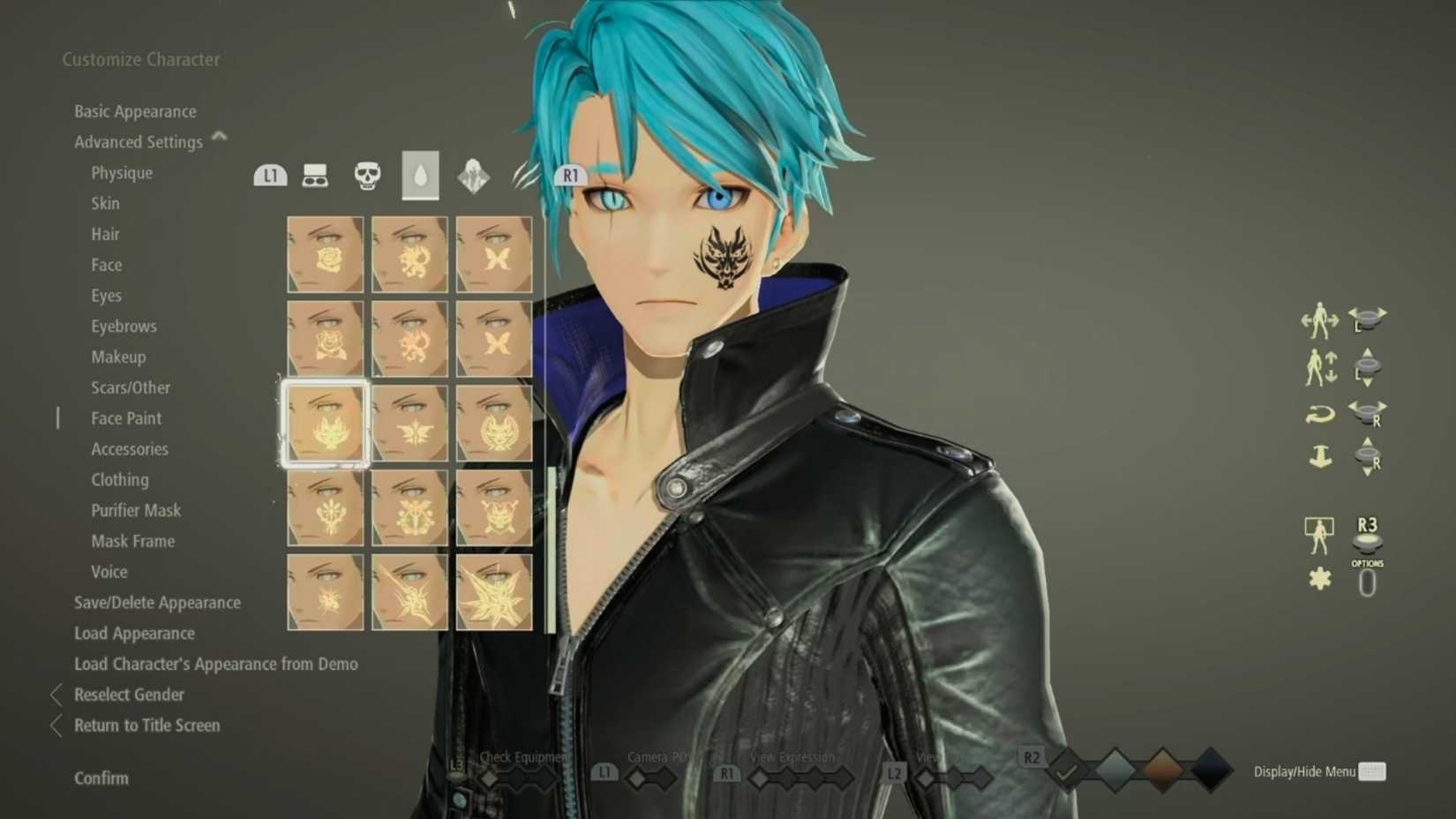Select the light blue background color diamond

[x=1114, y=768]
